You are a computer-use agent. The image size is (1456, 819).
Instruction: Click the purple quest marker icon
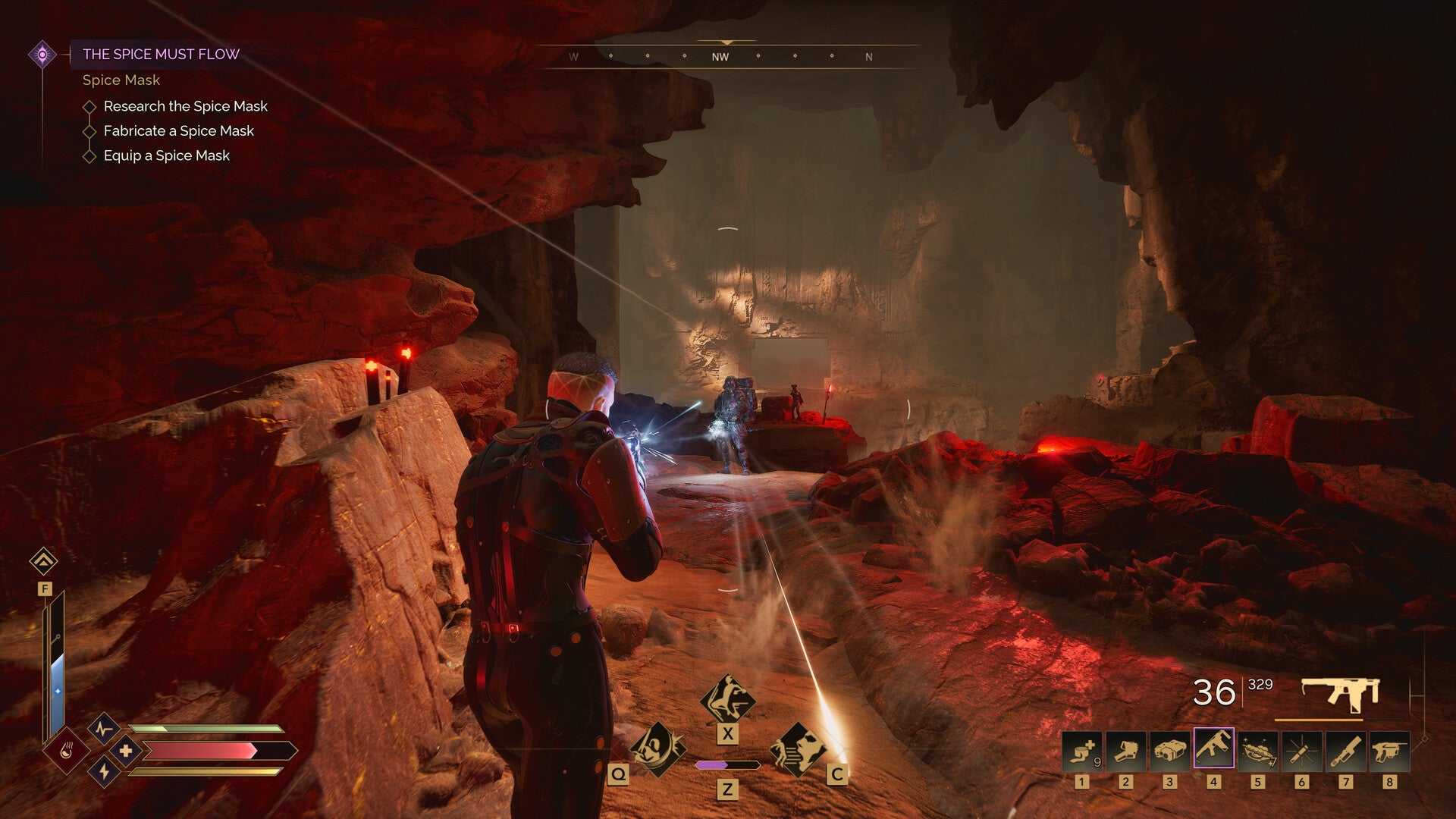point(42,55)
